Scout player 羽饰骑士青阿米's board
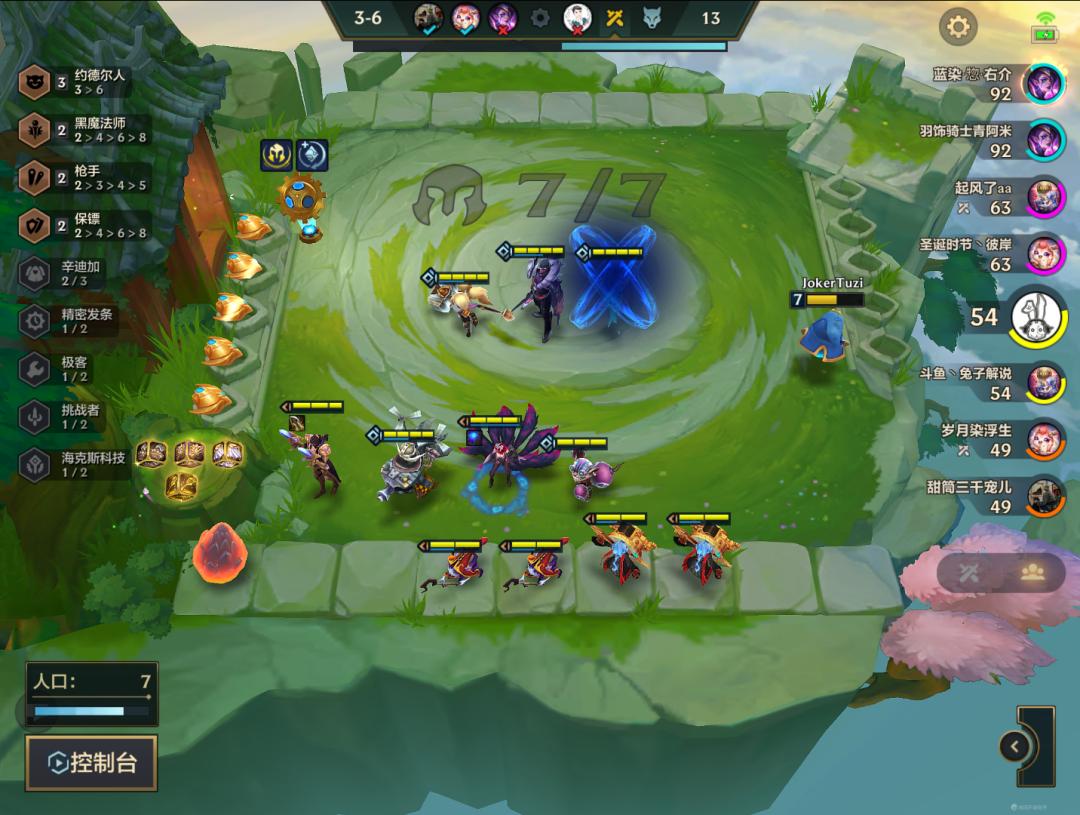 pos(1046,140)
